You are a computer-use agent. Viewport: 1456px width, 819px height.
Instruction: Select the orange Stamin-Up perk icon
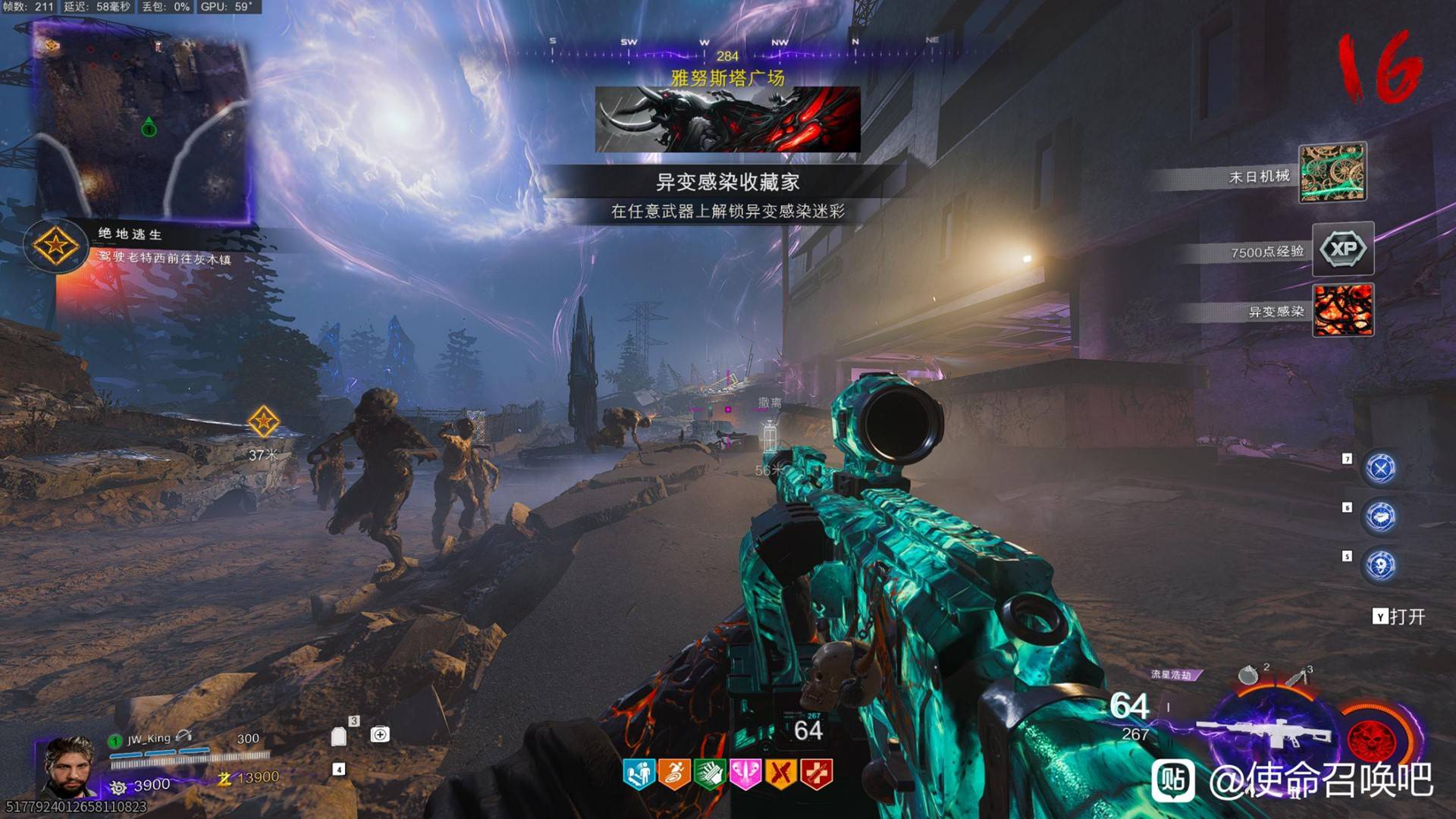click(673, 774)
